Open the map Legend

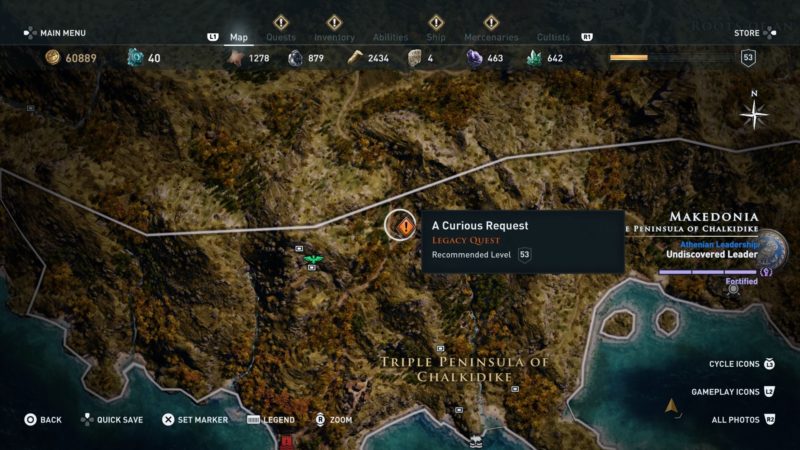271,420
